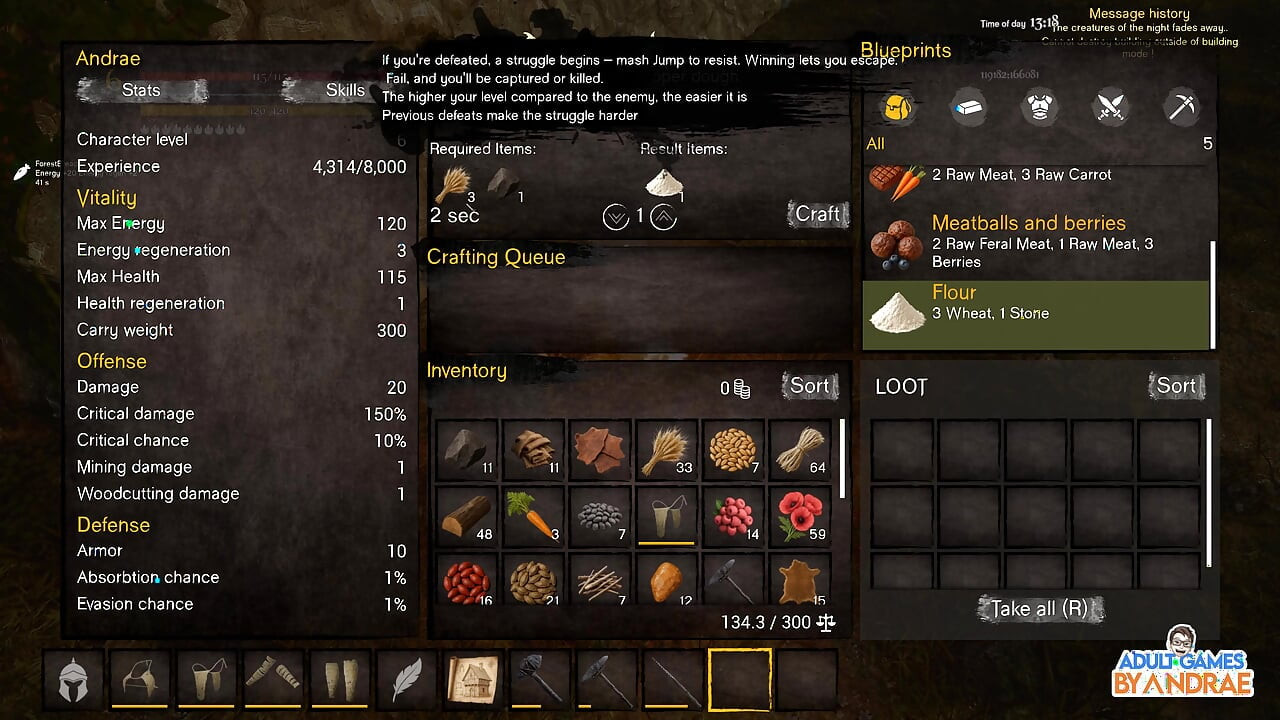
Task: Show all blueprints with backpack icon
Action: tap(898, 107)
